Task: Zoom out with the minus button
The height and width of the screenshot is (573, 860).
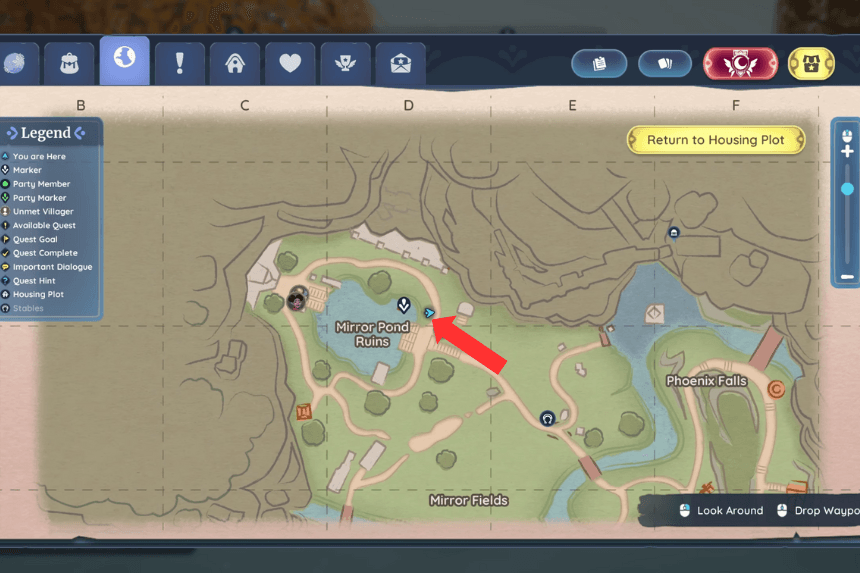Action: 848,276
